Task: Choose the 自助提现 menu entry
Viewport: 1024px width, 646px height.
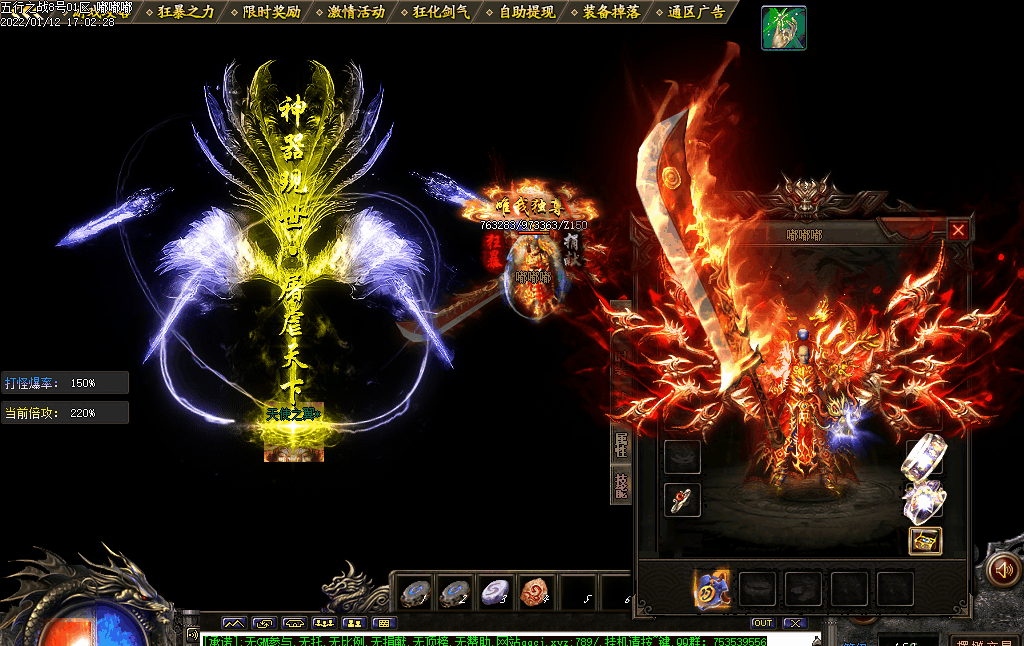Action: [527, 12]
